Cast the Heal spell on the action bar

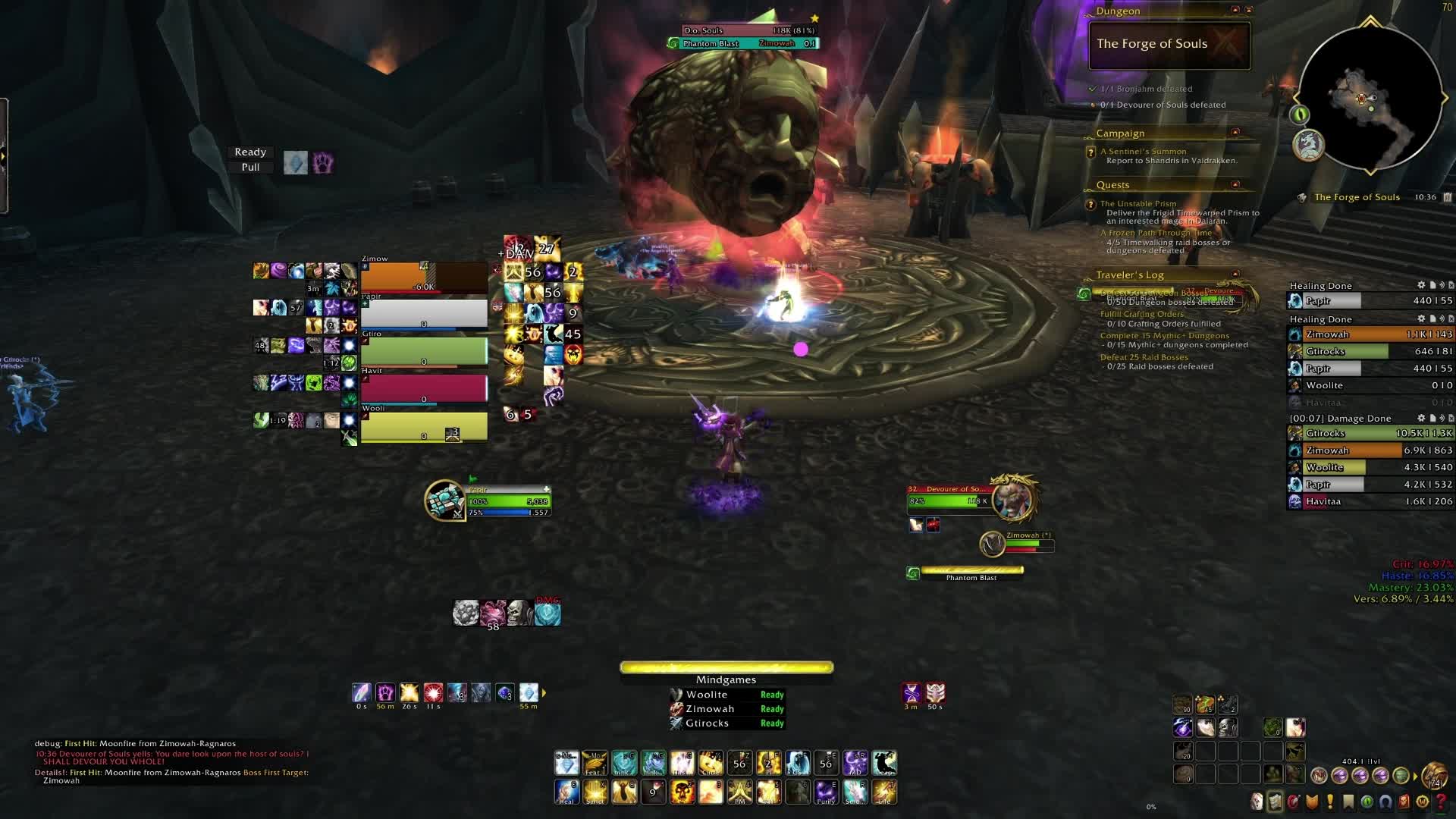(566, 792)
